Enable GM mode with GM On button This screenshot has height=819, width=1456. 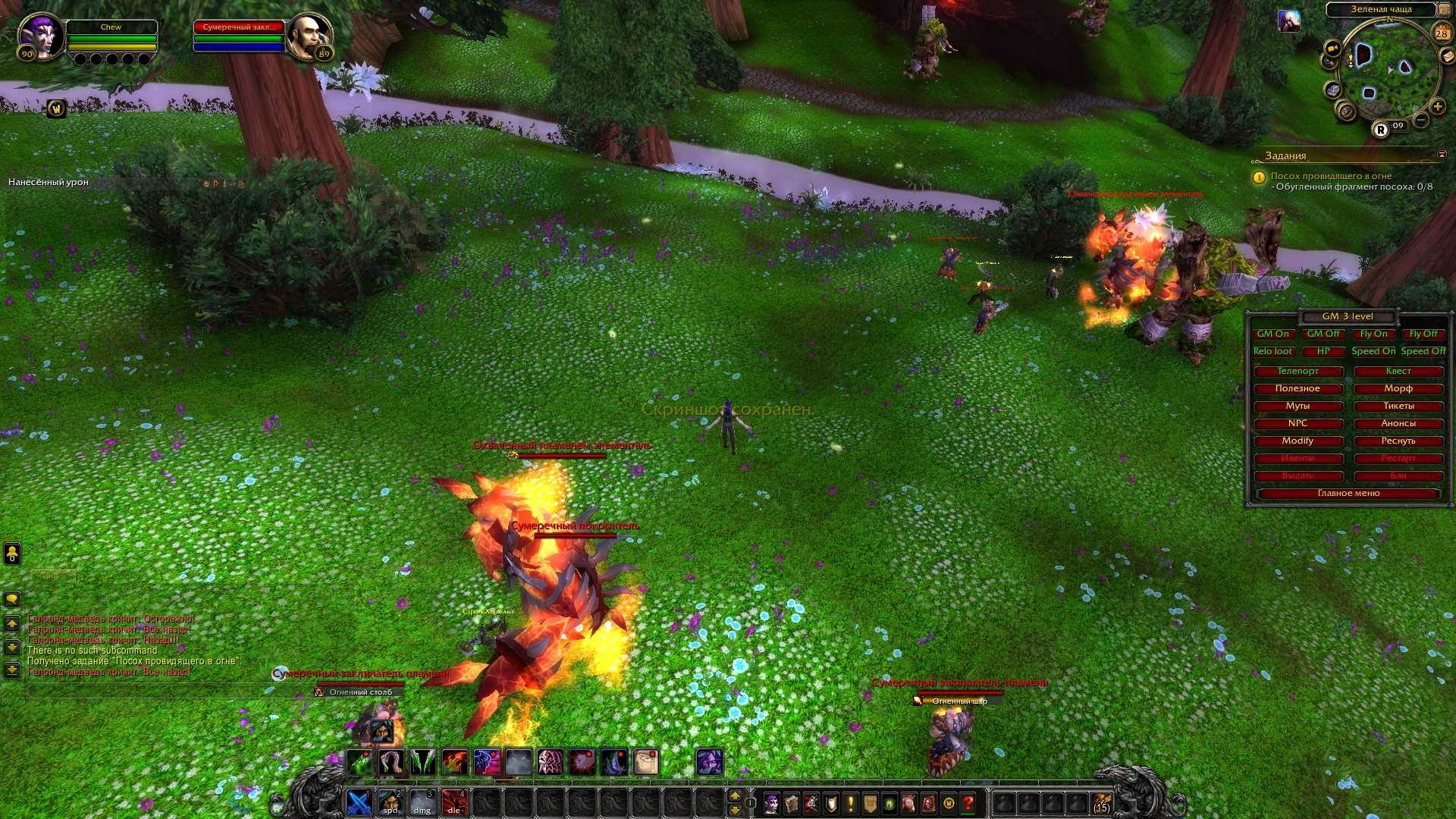pos(1273,334)
